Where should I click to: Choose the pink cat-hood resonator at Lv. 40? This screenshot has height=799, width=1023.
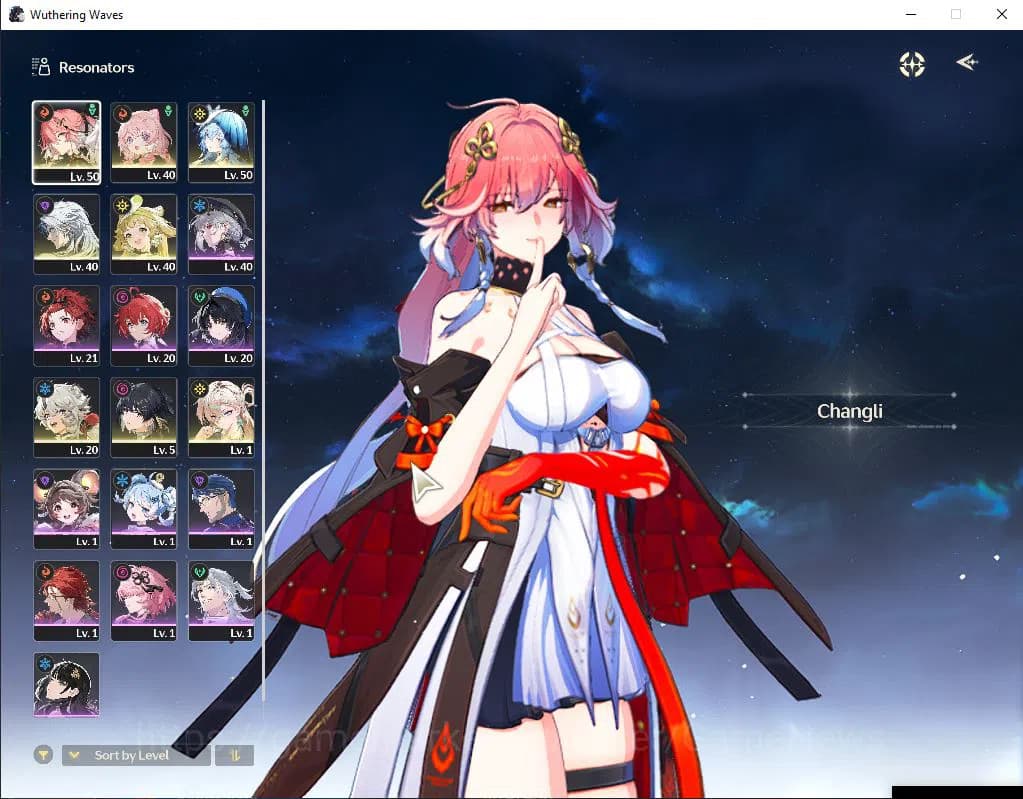pyautogui.click(x=144, y=141)
